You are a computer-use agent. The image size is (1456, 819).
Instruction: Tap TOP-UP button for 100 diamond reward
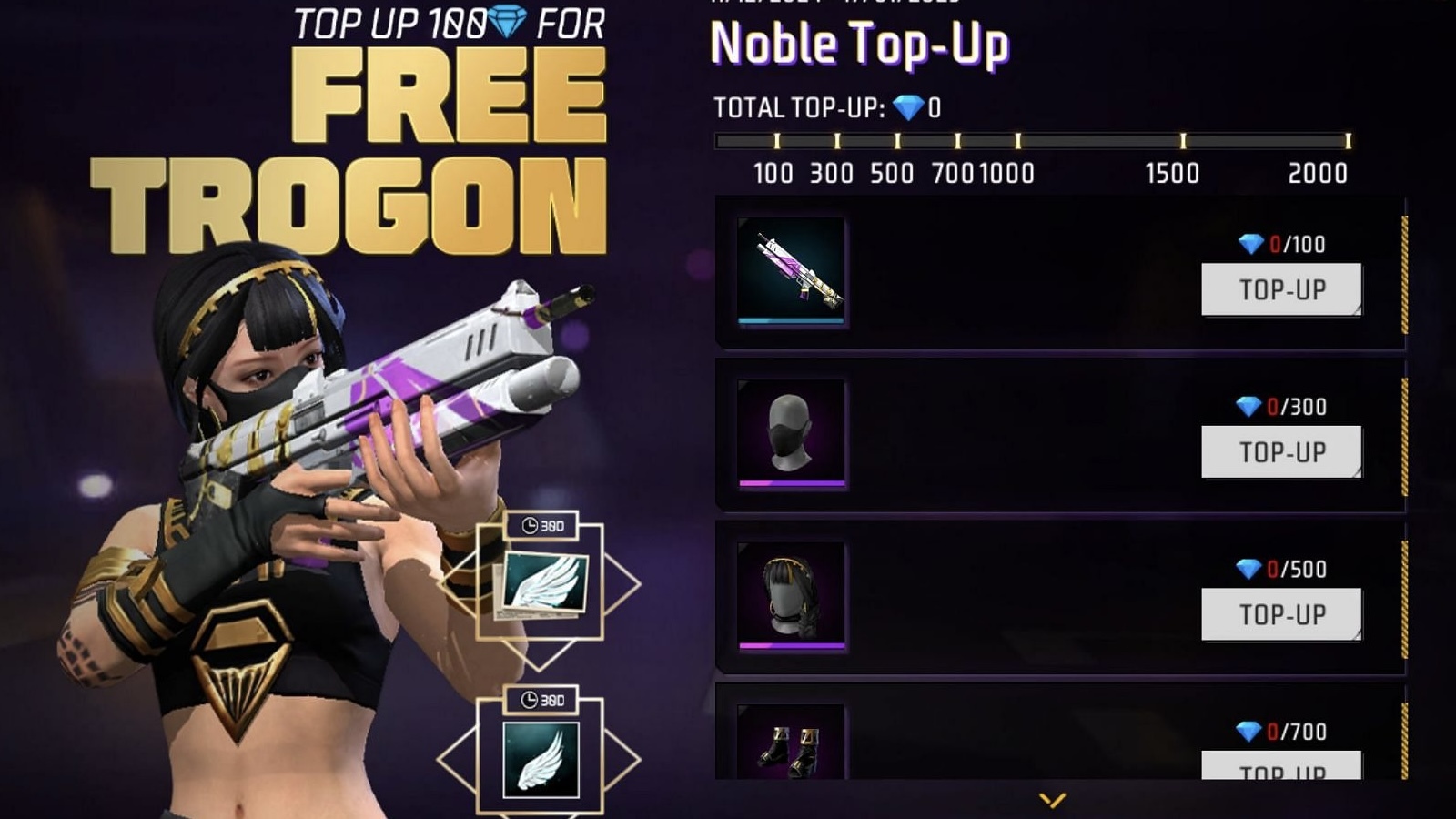click(x=1281, y=289)
